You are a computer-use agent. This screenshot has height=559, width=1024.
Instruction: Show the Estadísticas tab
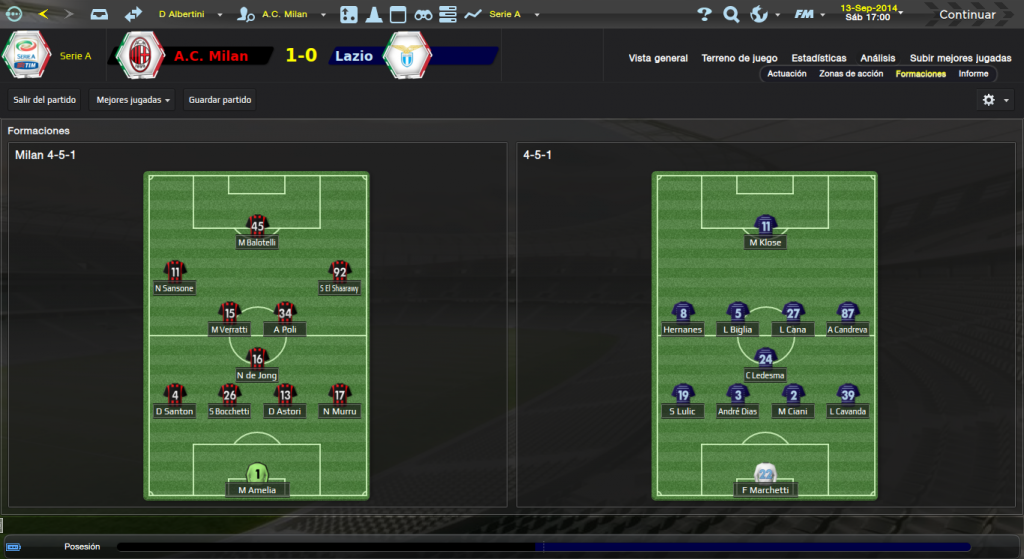tap(819, 58)
